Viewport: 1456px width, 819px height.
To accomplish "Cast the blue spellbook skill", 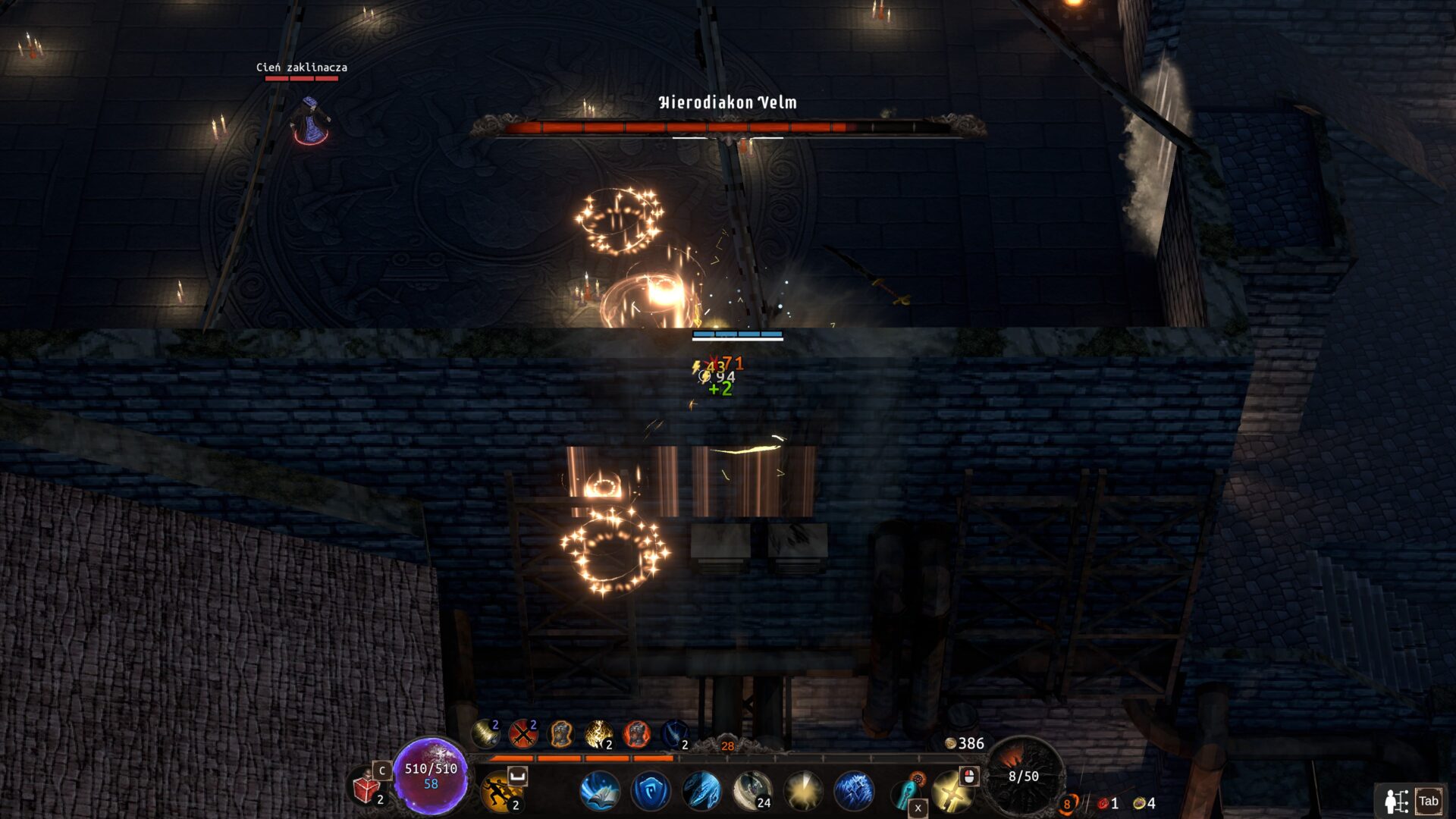I will 599,791.
